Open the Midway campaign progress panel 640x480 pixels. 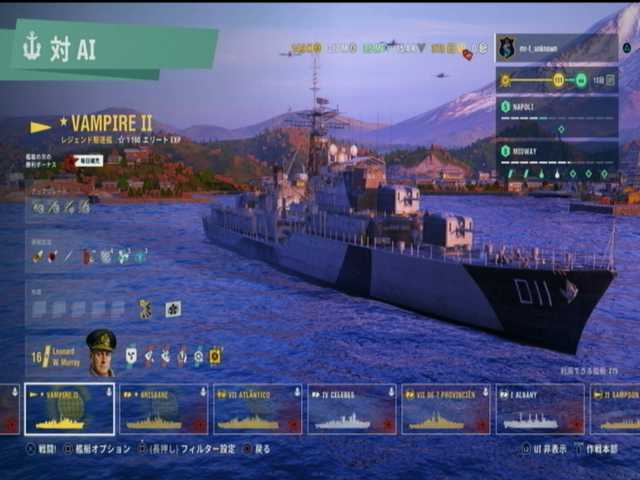pos(556,161)
